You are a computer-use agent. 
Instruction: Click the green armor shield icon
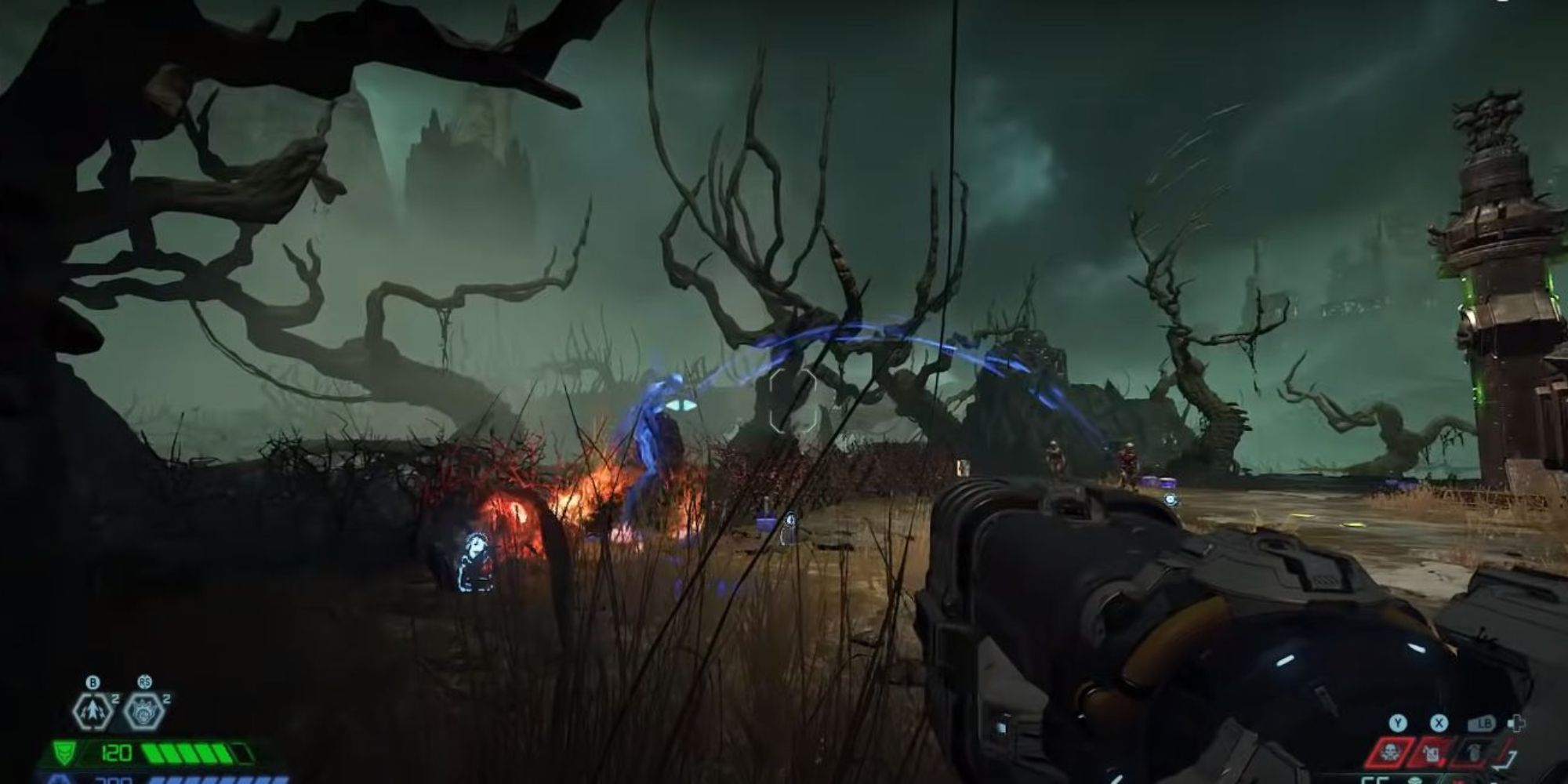click(64, 754)
